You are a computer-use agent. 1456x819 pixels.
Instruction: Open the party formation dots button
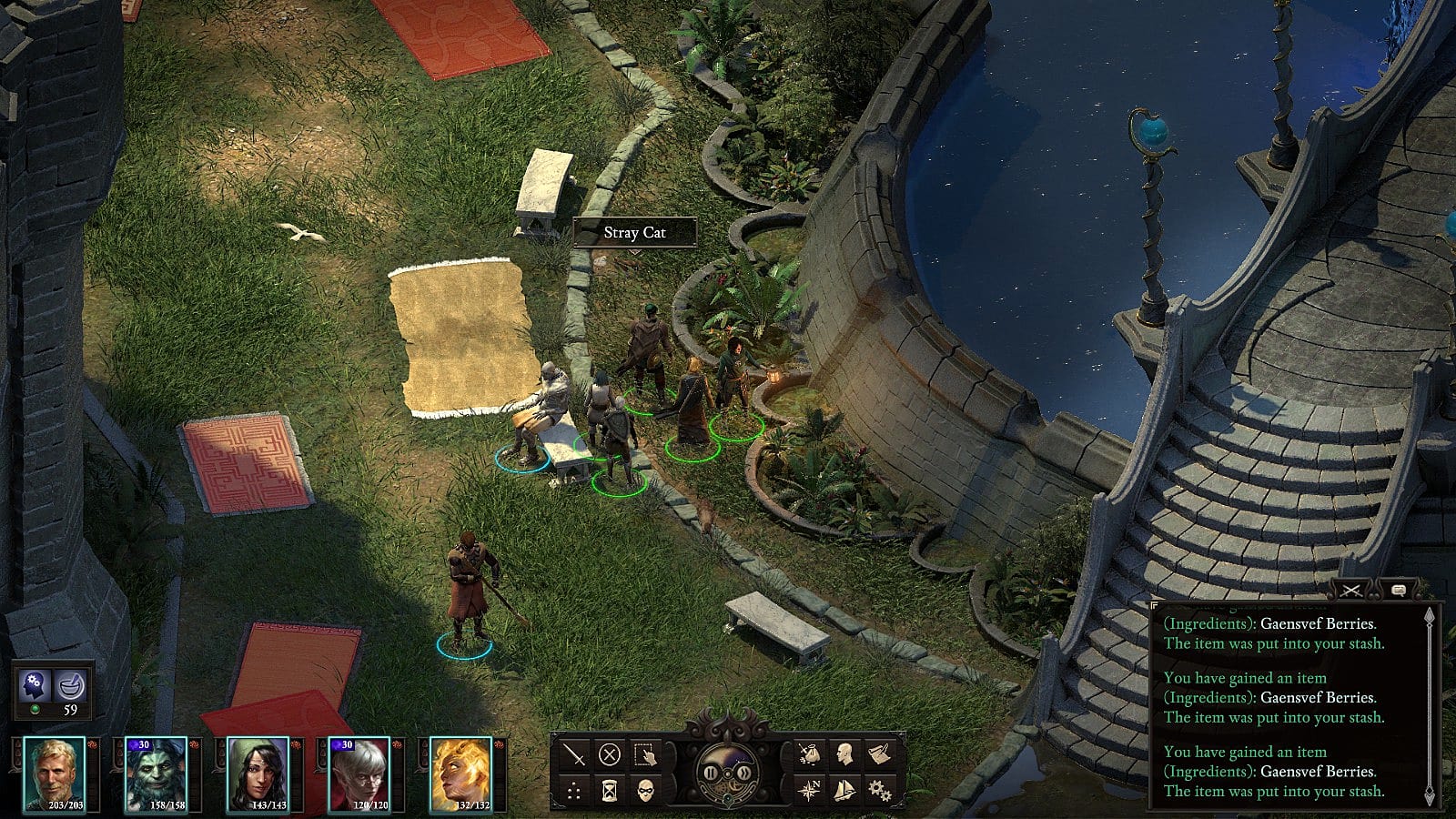[x=574, y=790]
